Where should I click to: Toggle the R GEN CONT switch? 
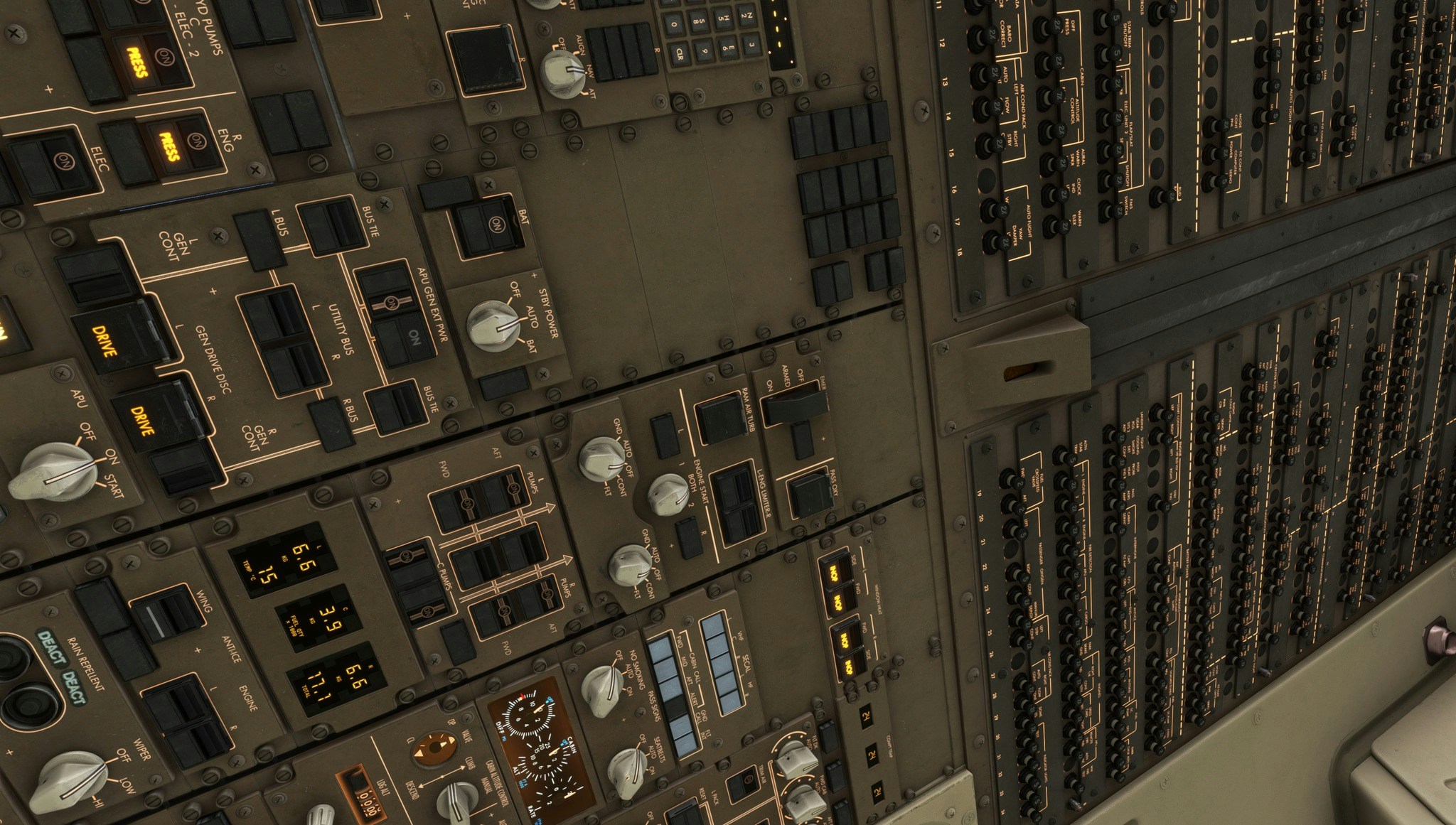185,465
